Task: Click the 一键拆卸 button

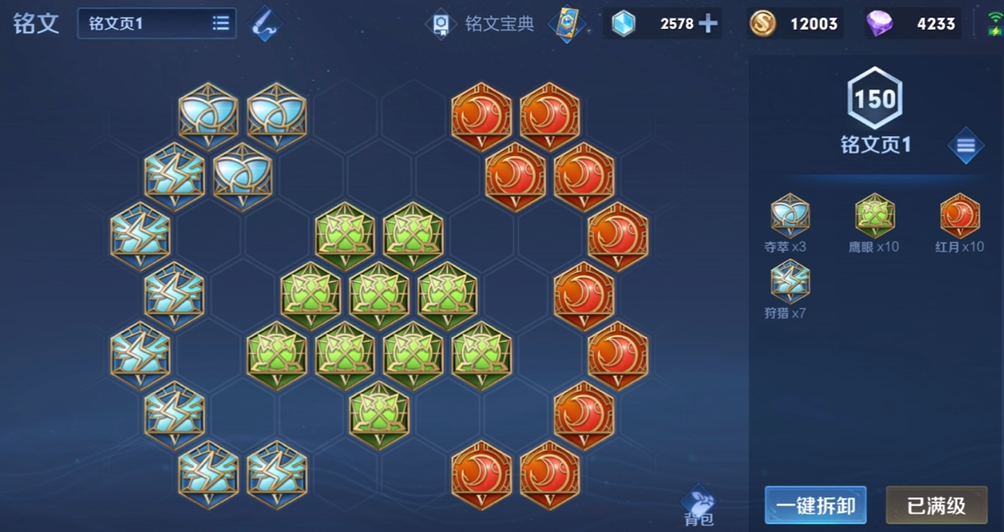Action: (815, 505)
